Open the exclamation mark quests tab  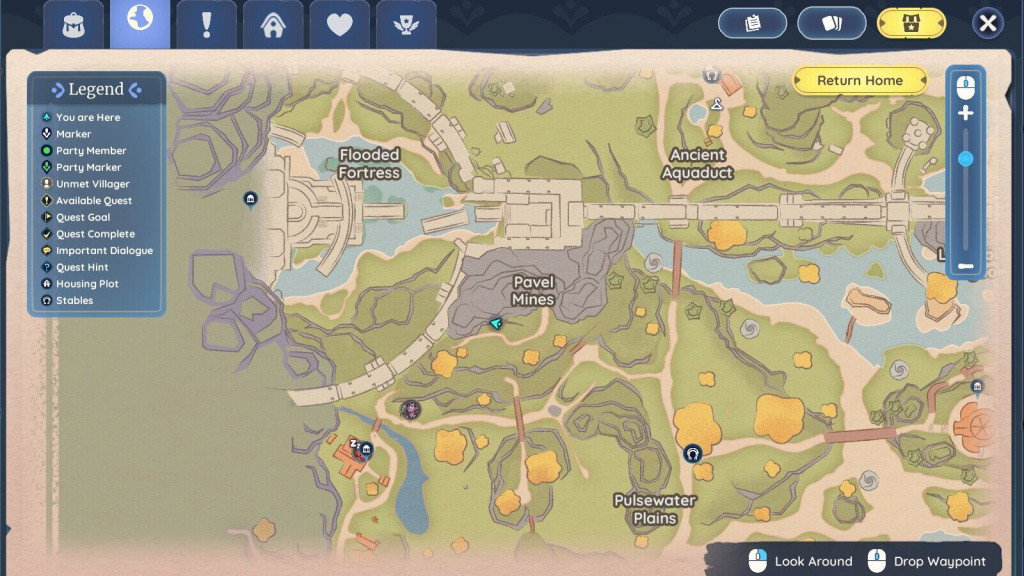coord(206,24)
